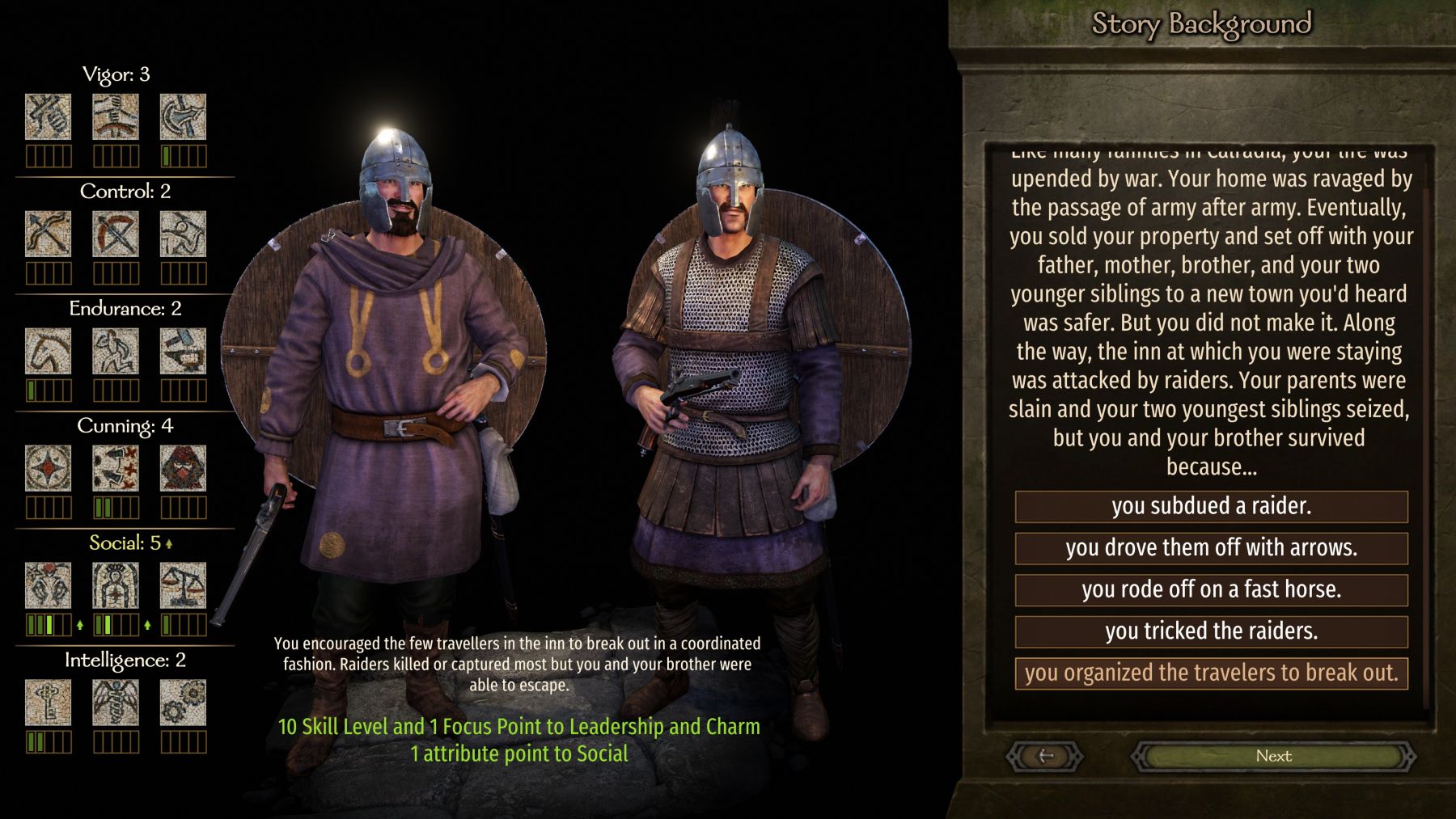Select "you drove them off with arrows."

(1211, 548)
